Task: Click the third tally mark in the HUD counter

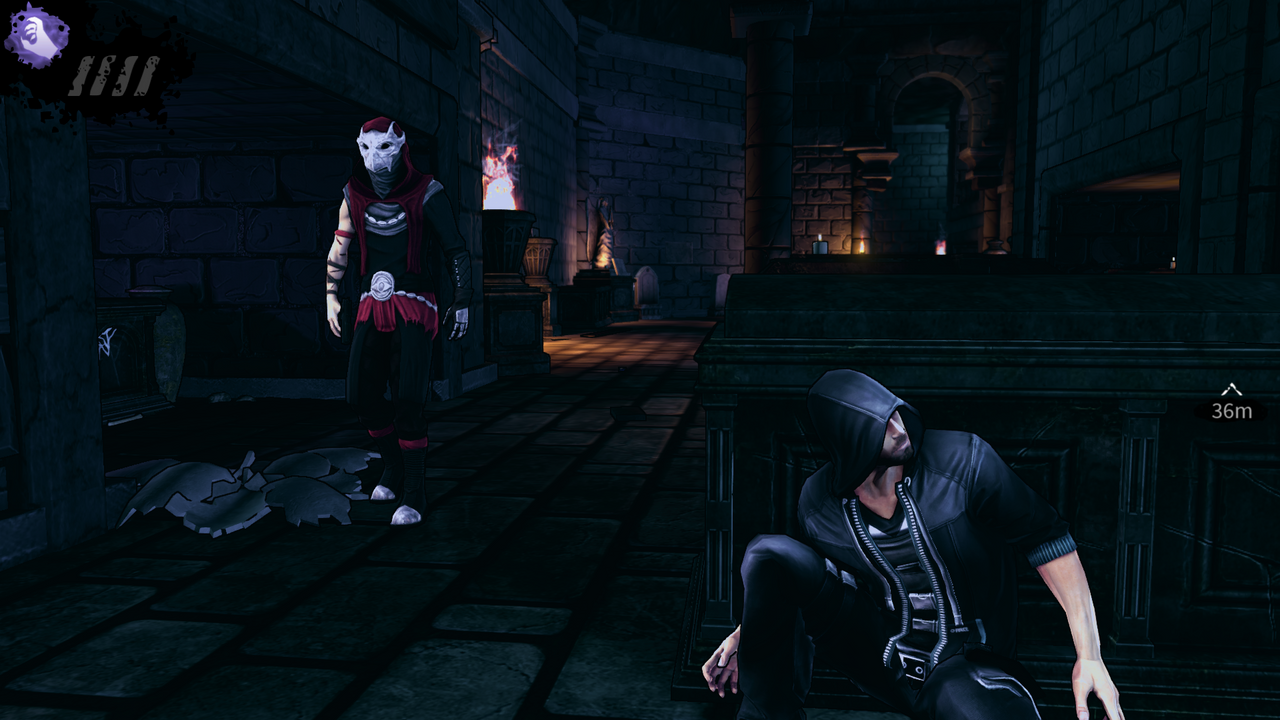Action: 123,74
